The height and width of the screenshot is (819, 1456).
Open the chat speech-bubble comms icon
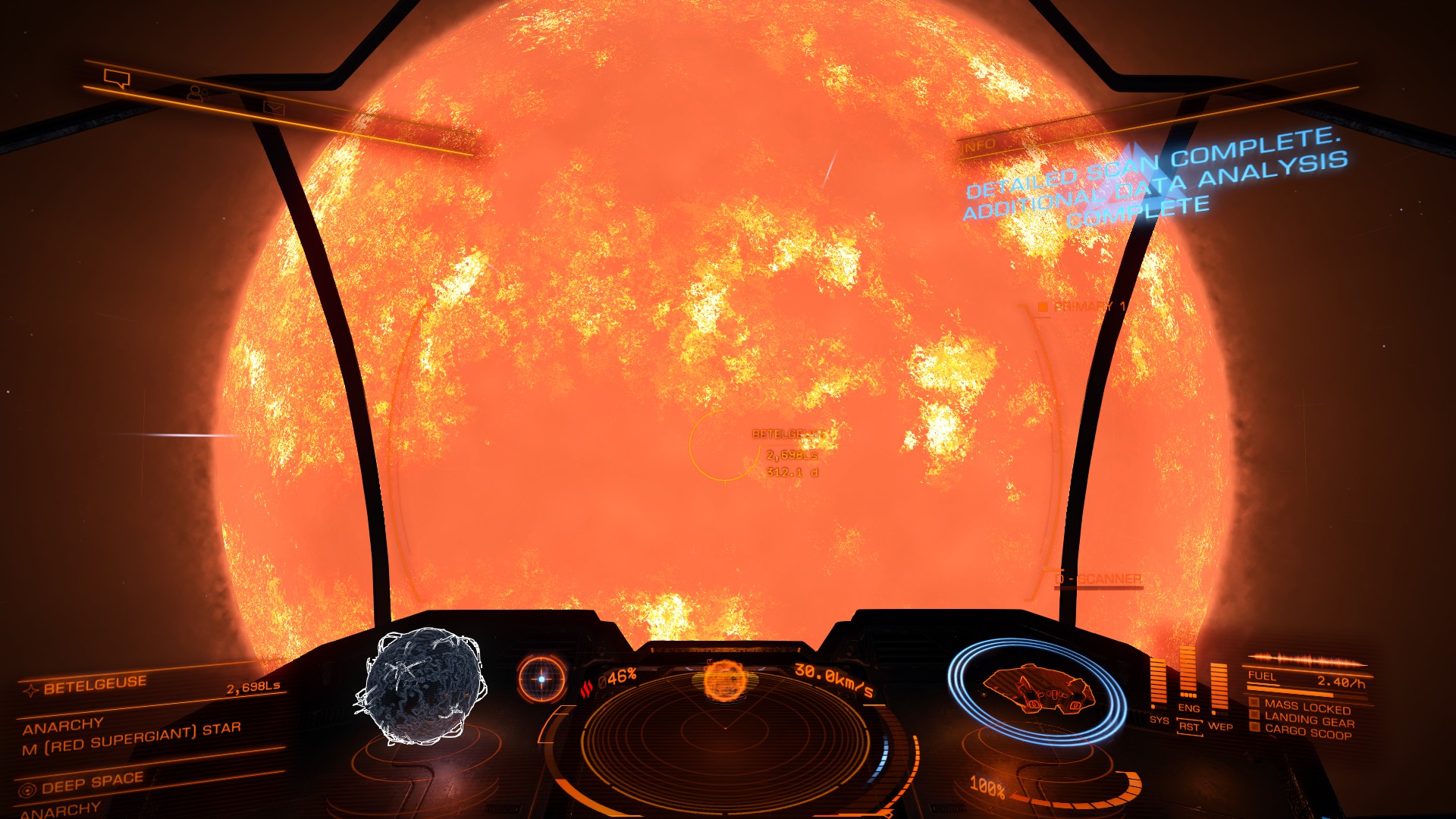(x=118, y=78)
